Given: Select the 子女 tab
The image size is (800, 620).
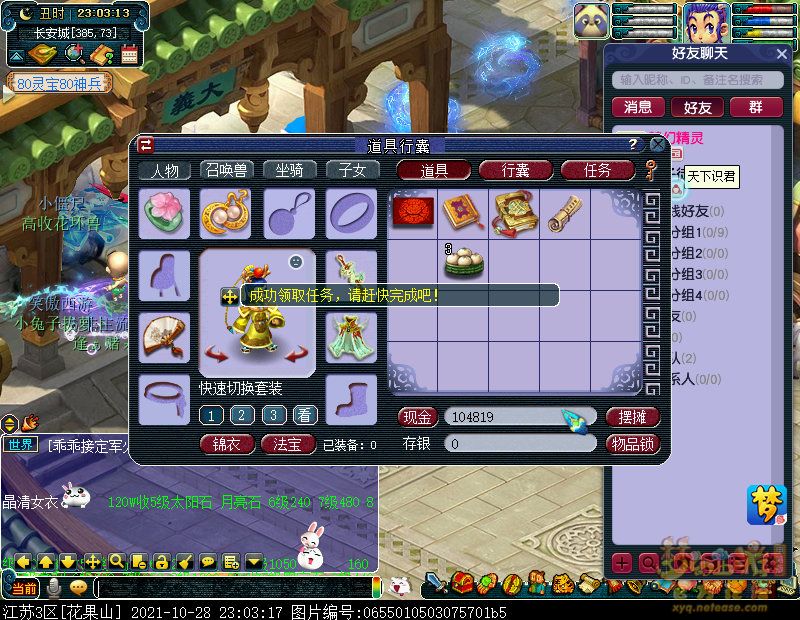Looking at the screenshot, I should (x=352, y=170).
